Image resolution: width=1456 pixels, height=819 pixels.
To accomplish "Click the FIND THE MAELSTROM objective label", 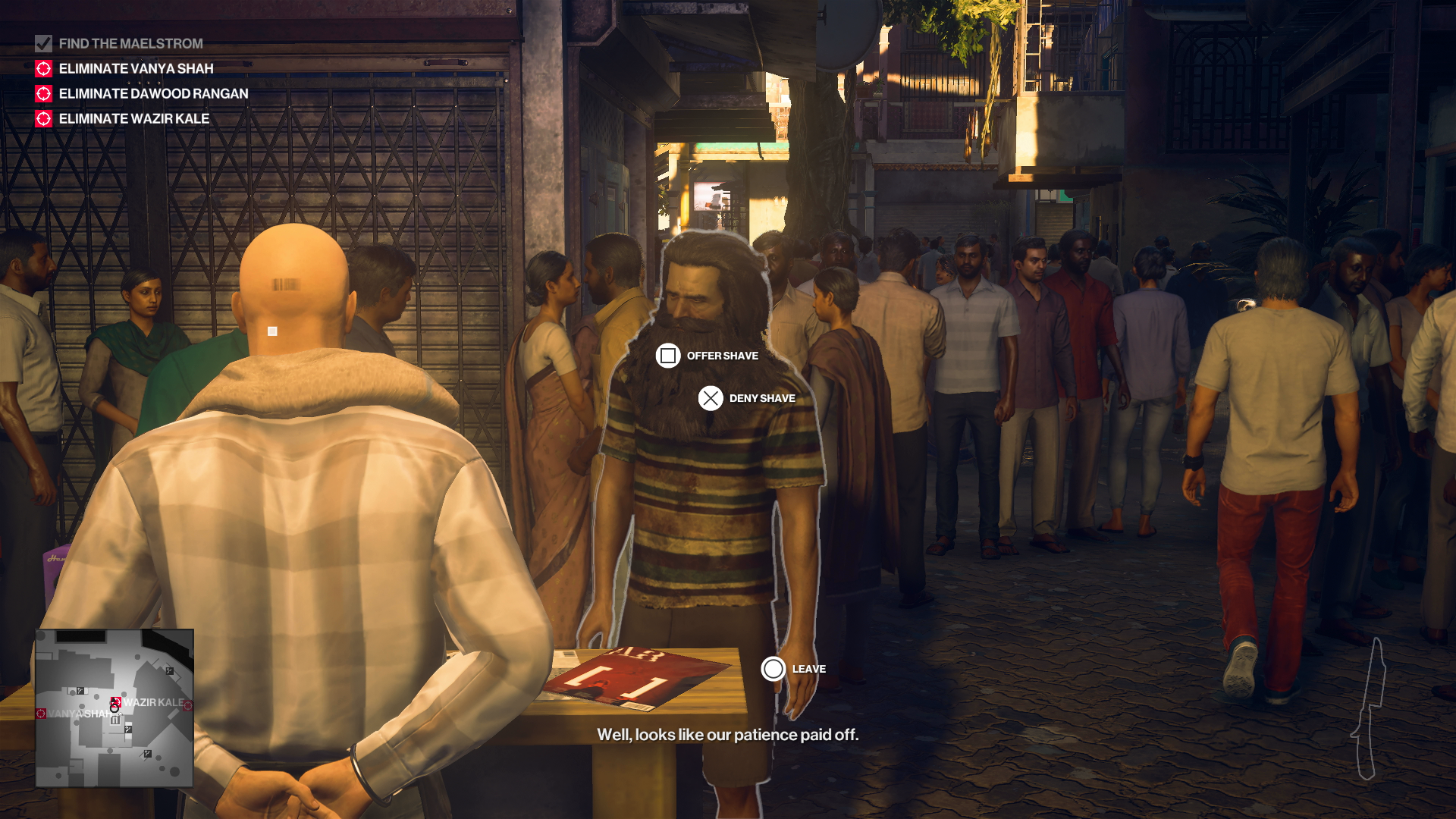I will click(130, 44).
